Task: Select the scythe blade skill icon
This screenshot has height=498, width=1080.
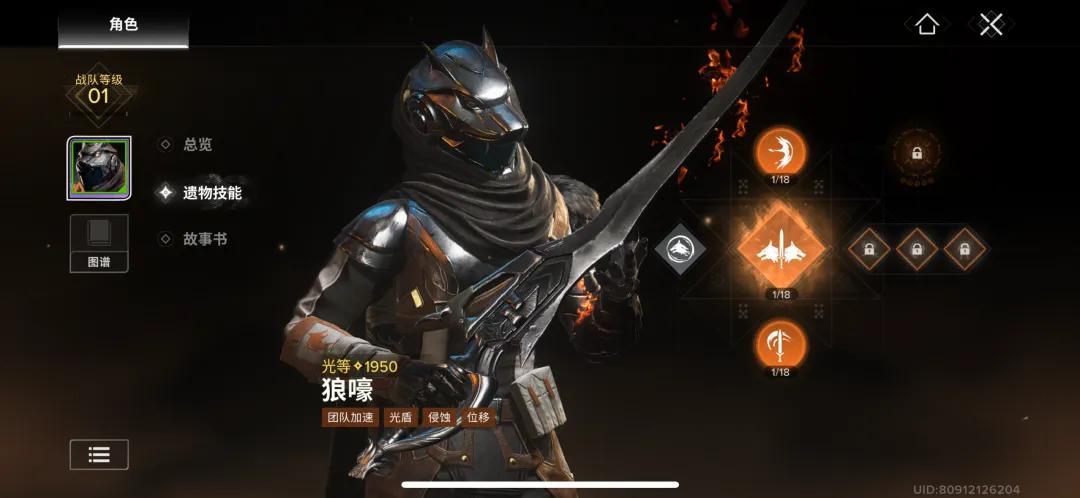Action: (781, 344)
